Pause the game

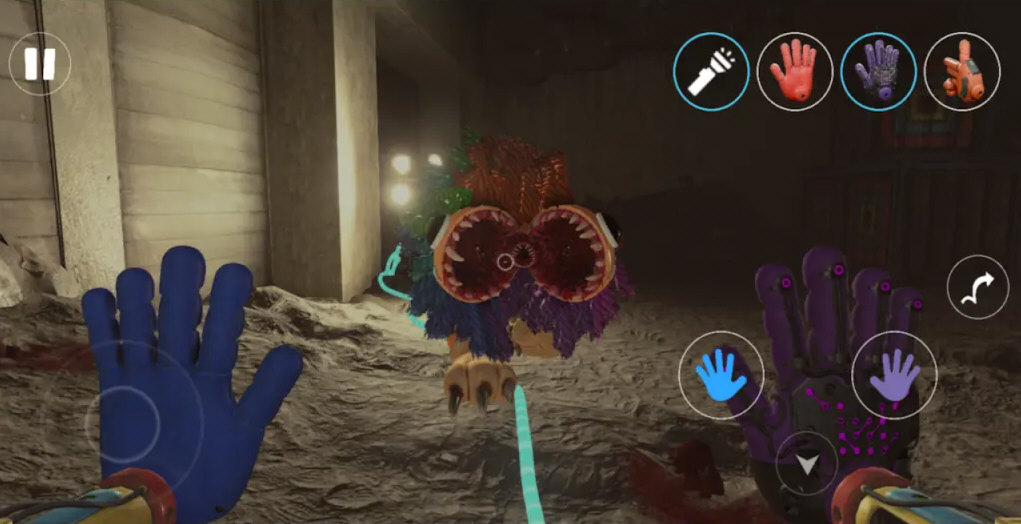point(40,64)
